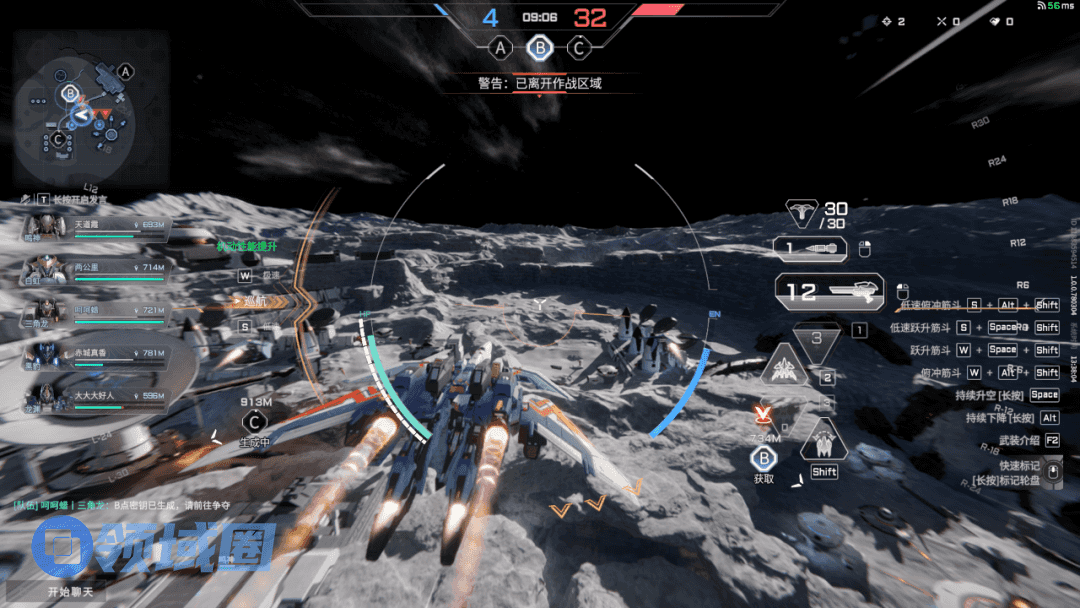Select the missile weapon slot showing 1

pyautogui.click(x=811, y=249)
